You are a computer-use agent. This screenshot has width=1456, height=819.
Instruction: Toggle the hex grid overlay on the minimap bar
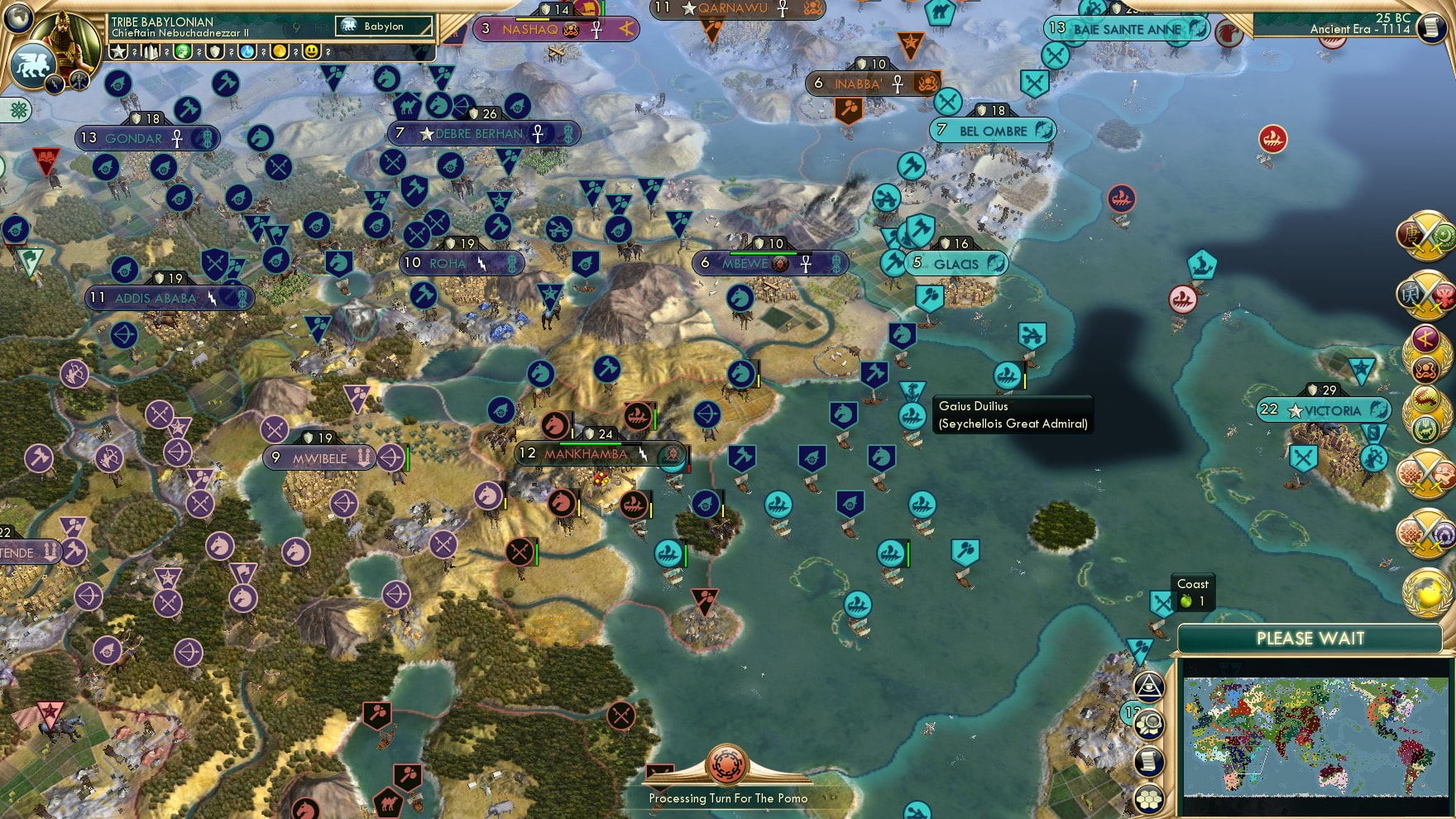click(1148, 796)
